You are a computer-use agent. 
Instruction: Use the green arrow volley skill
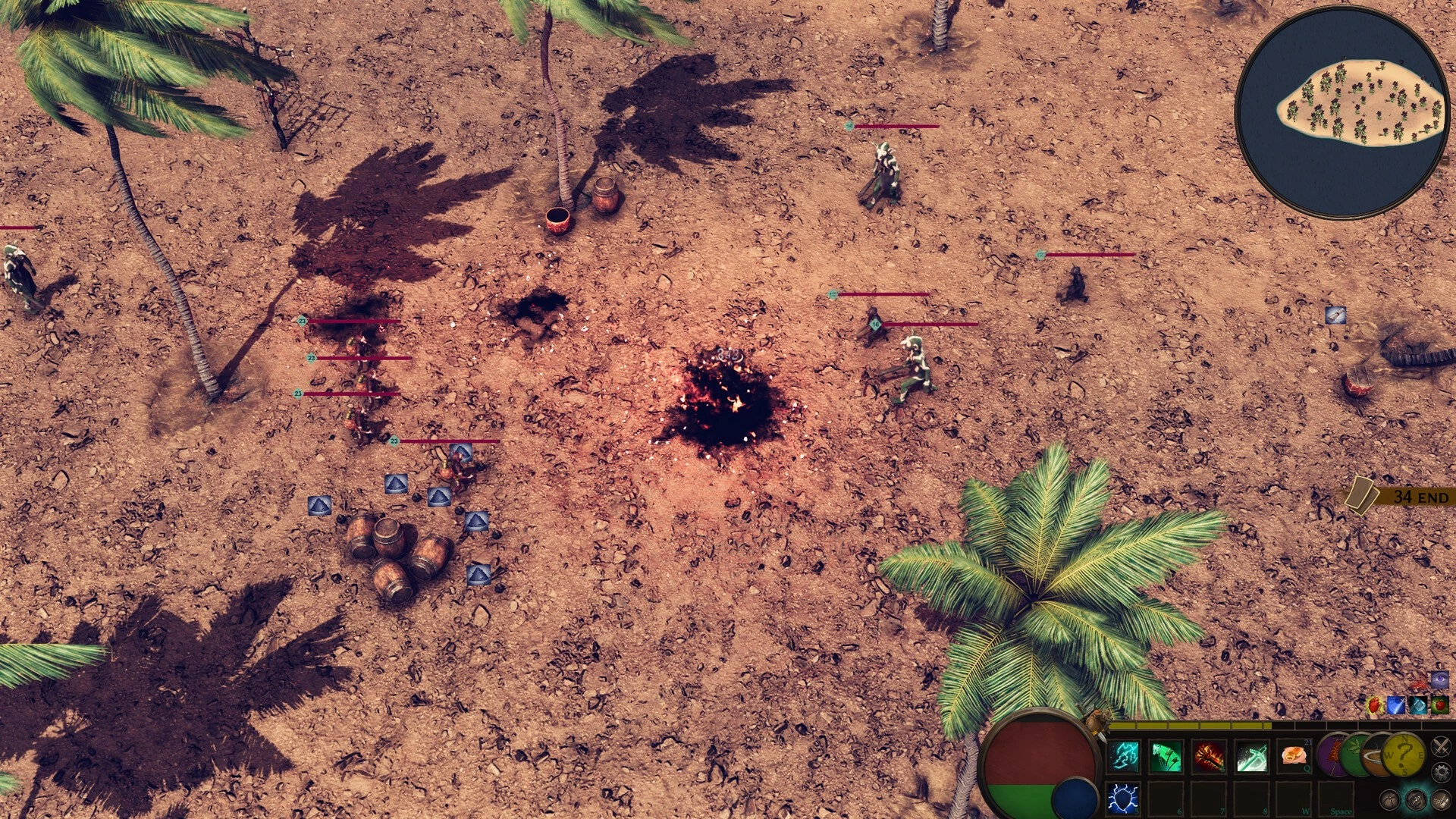pyautogui.click(x=1167, y=757)
